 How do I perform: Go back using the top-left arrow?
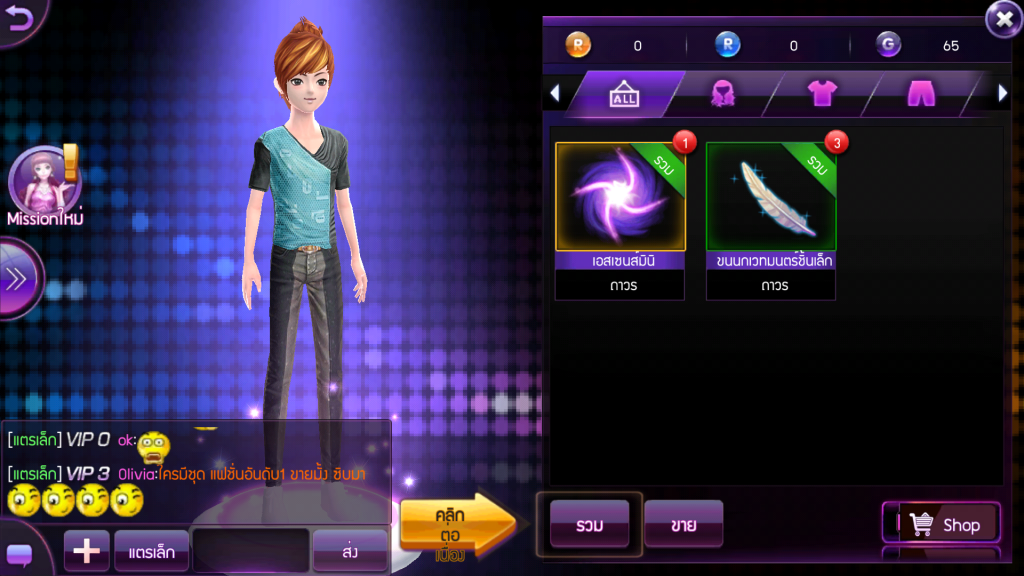20,18
